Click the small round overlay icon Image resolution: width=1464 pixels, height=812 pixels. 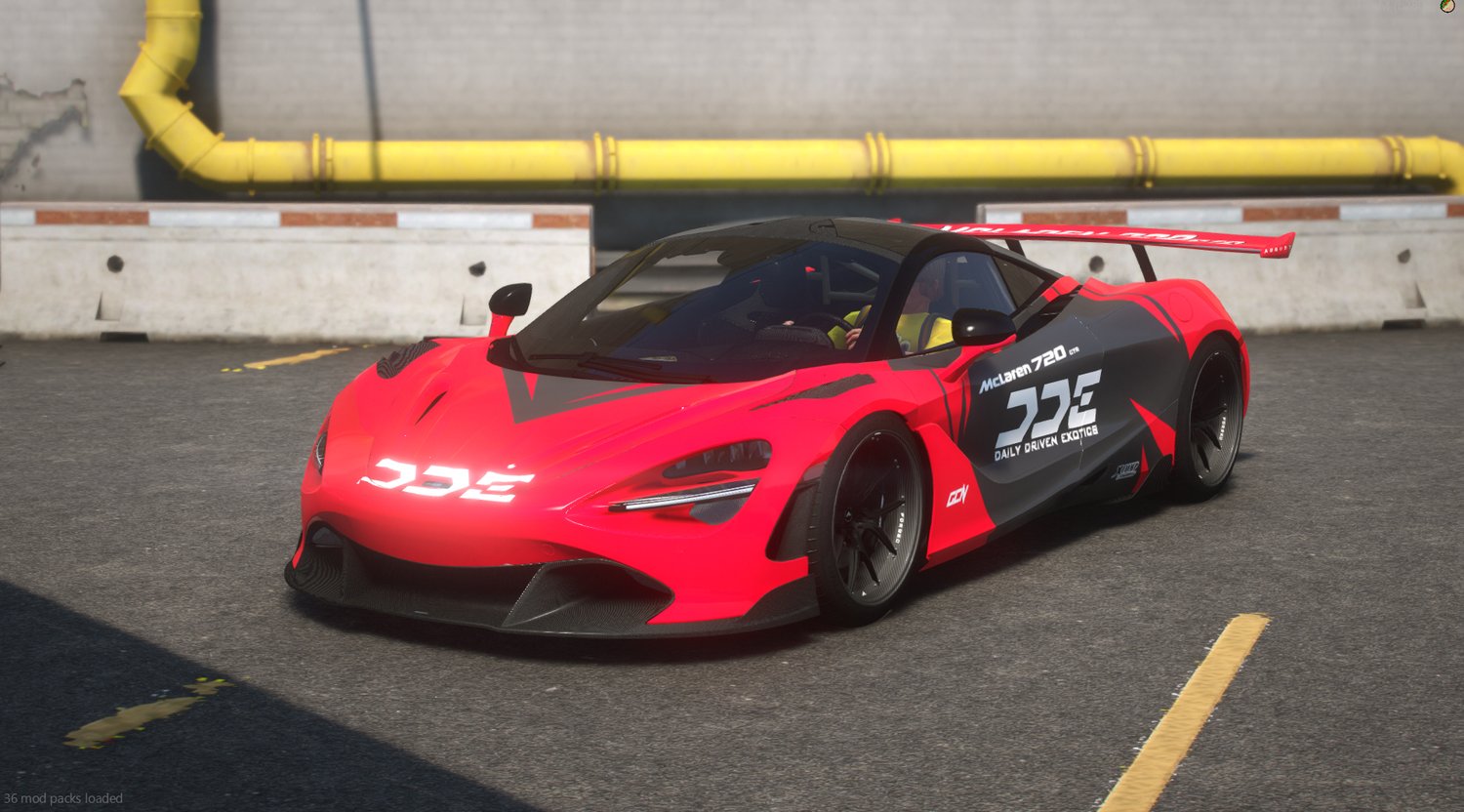1447,6
